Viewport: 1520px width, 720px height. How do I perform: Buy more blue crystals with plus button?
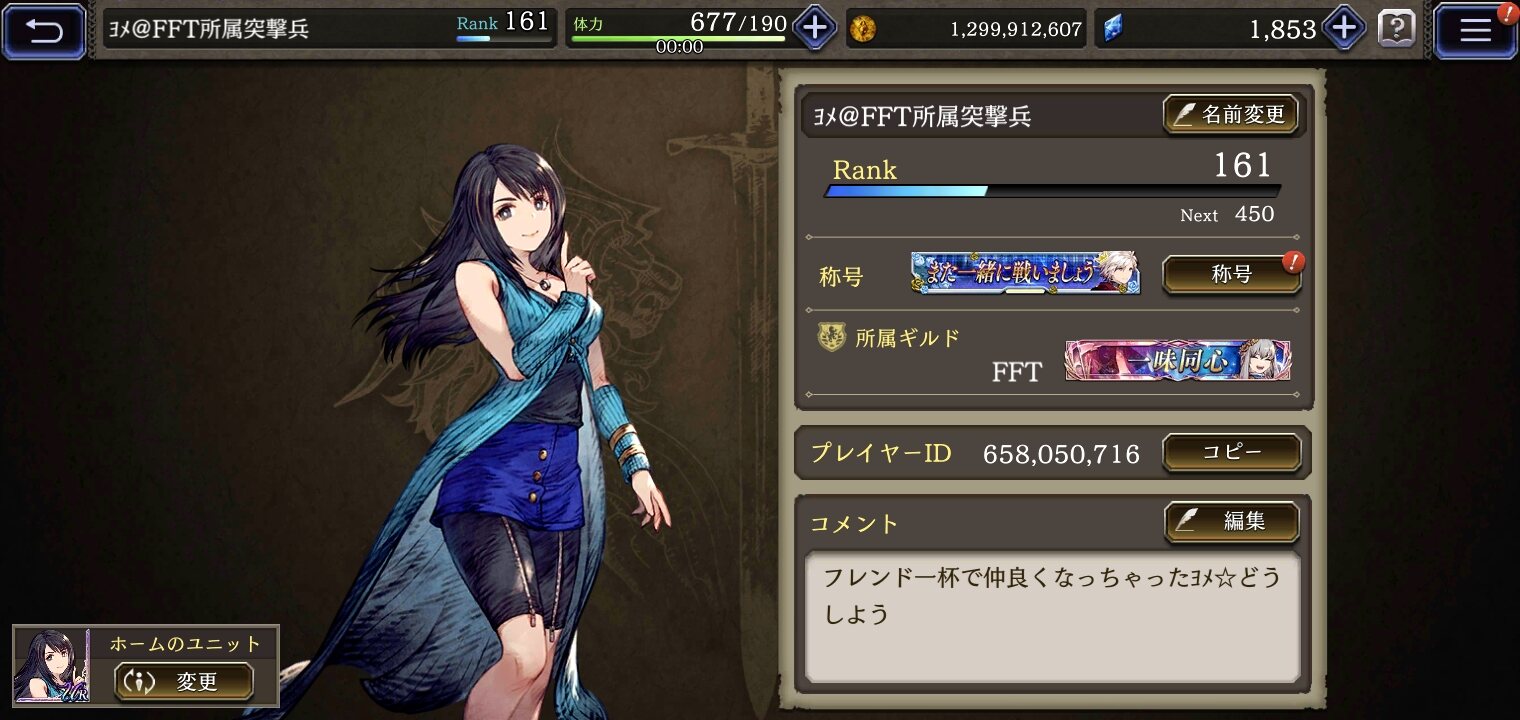point(1343,28)
